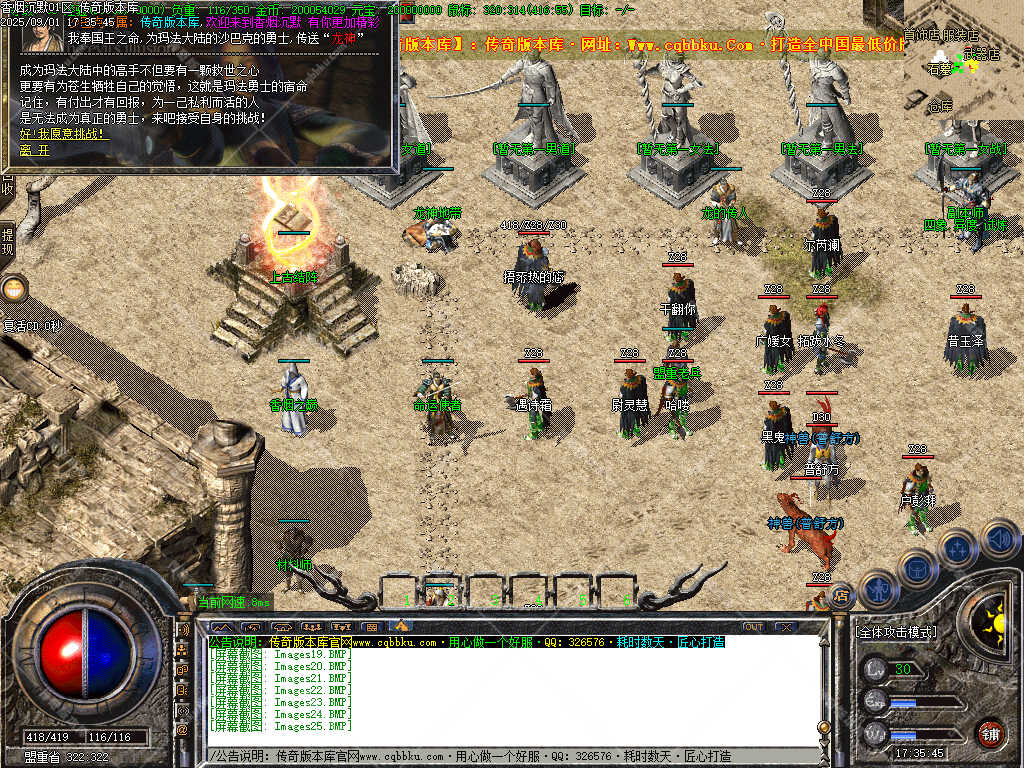Screen dimensions: 1024x768
Task: Open the 店 shop button
Action: (841, 594)
